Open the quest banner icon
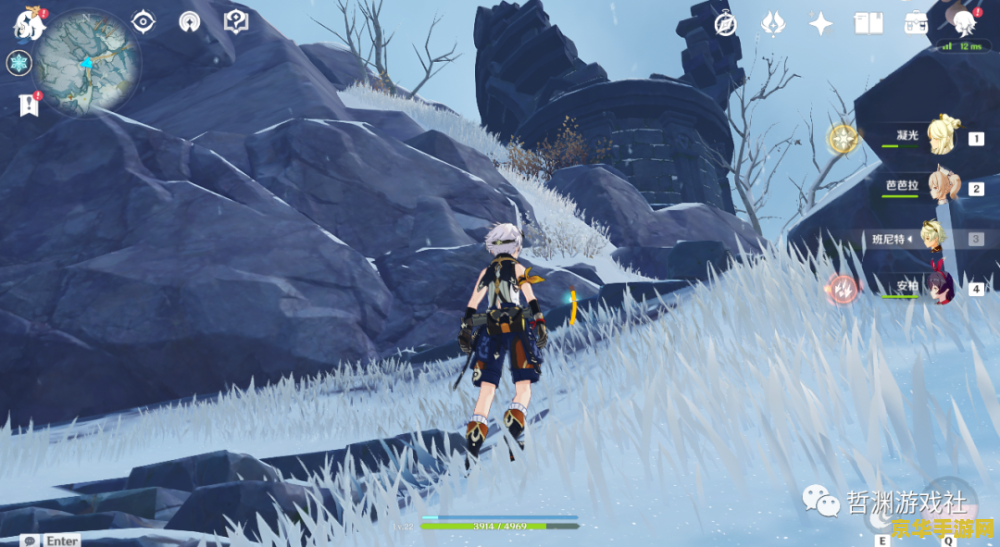This screenshot has width=1000, height=547. 27,103
